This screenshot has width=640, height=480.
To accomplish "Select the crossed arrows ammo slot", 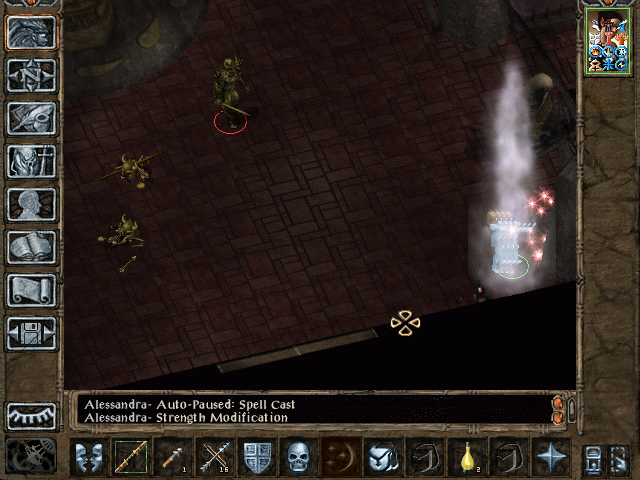I will (x=215, y=457).
